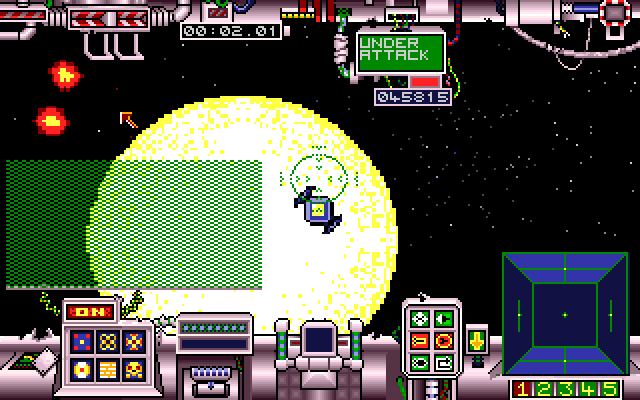Select the bottom-left green ship icon button
Viewport: 640px width, 400px height.
pos(420,362)
